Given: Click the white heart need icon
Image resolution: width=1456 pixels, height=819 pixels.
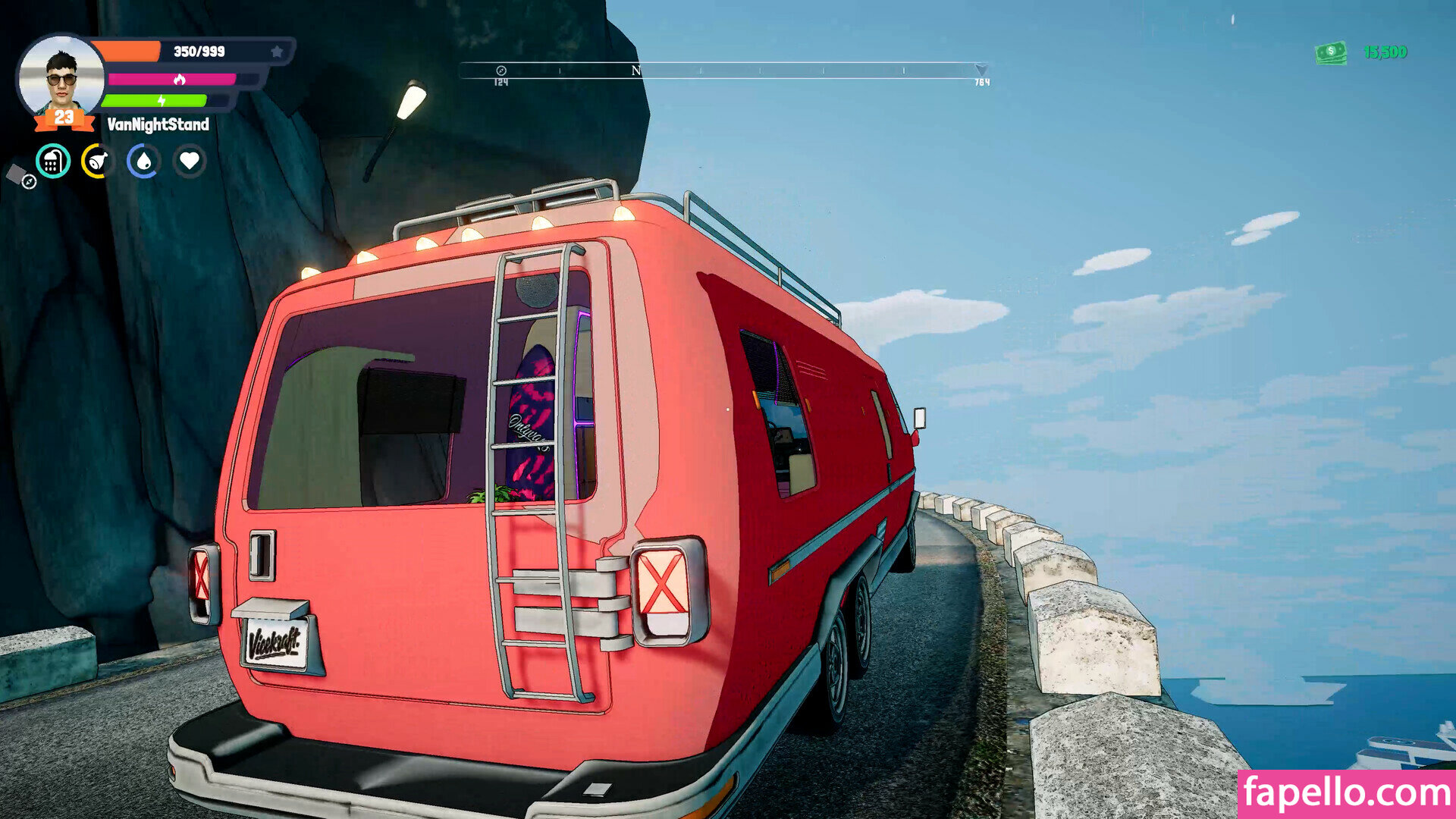Looking at the screenshot, I should tap(190, 161).
